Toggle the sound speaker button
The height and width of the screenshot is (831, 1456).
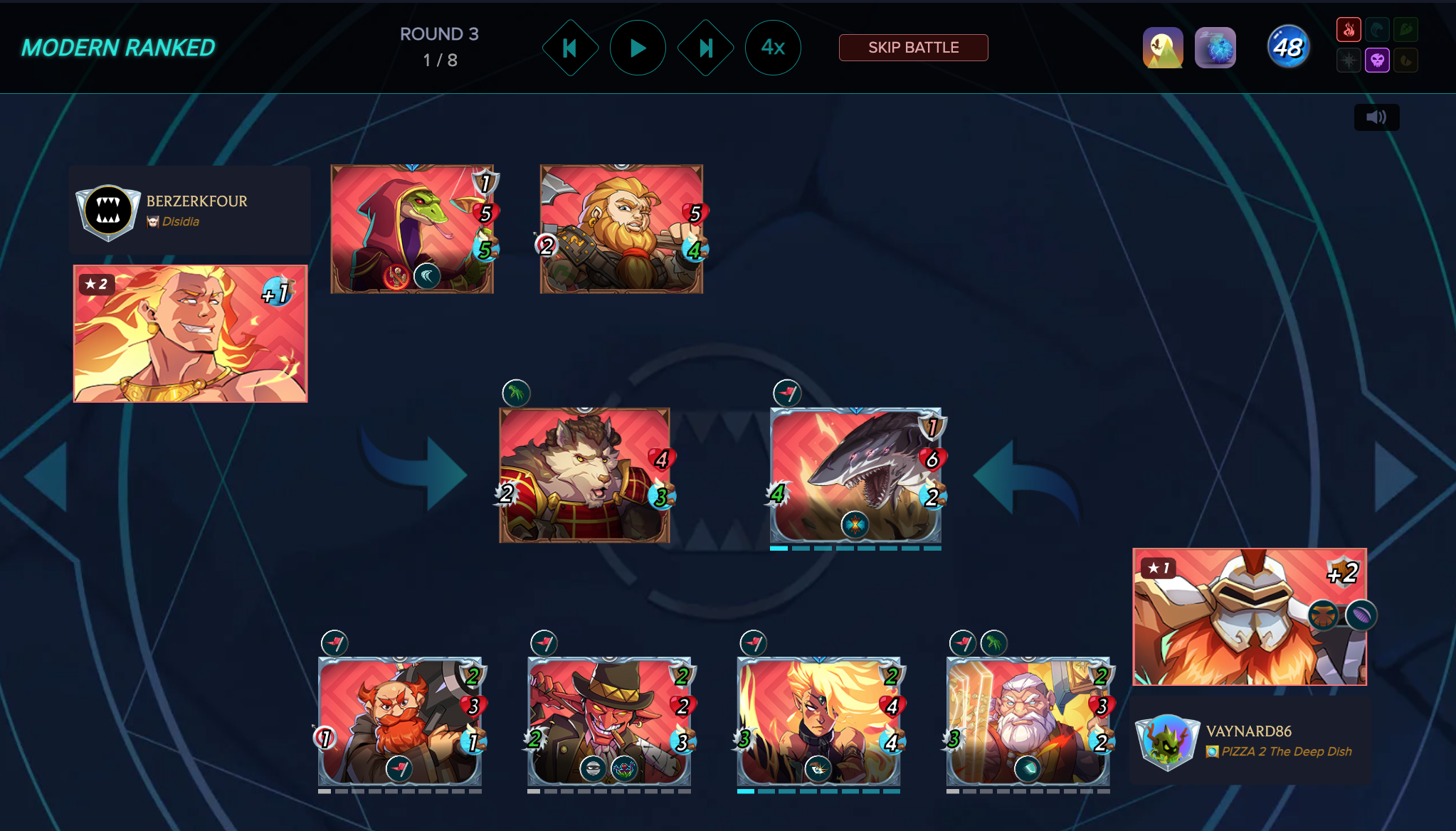(x=1376, y=117)
